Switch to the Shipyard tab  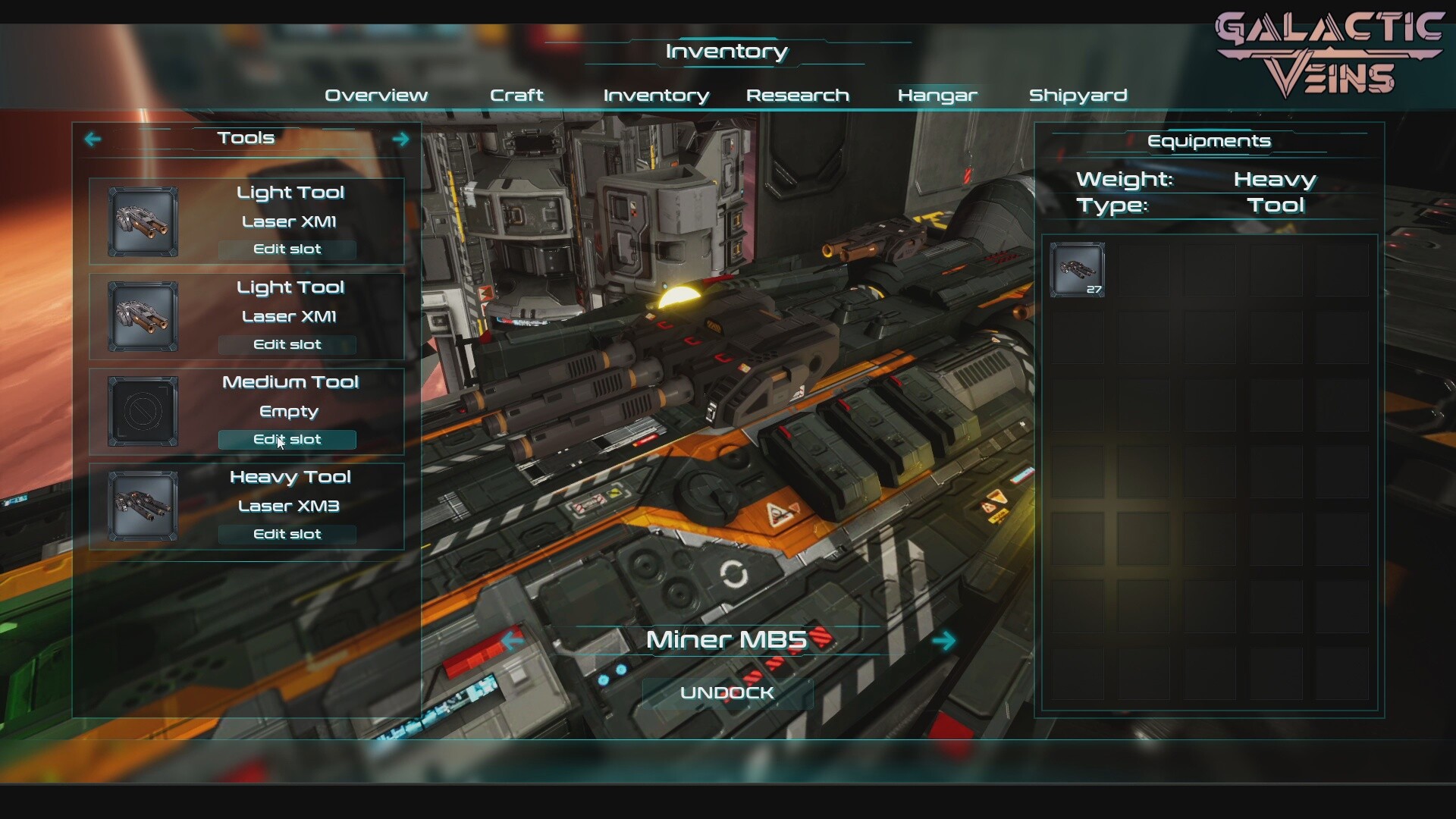pos(1078,96)
